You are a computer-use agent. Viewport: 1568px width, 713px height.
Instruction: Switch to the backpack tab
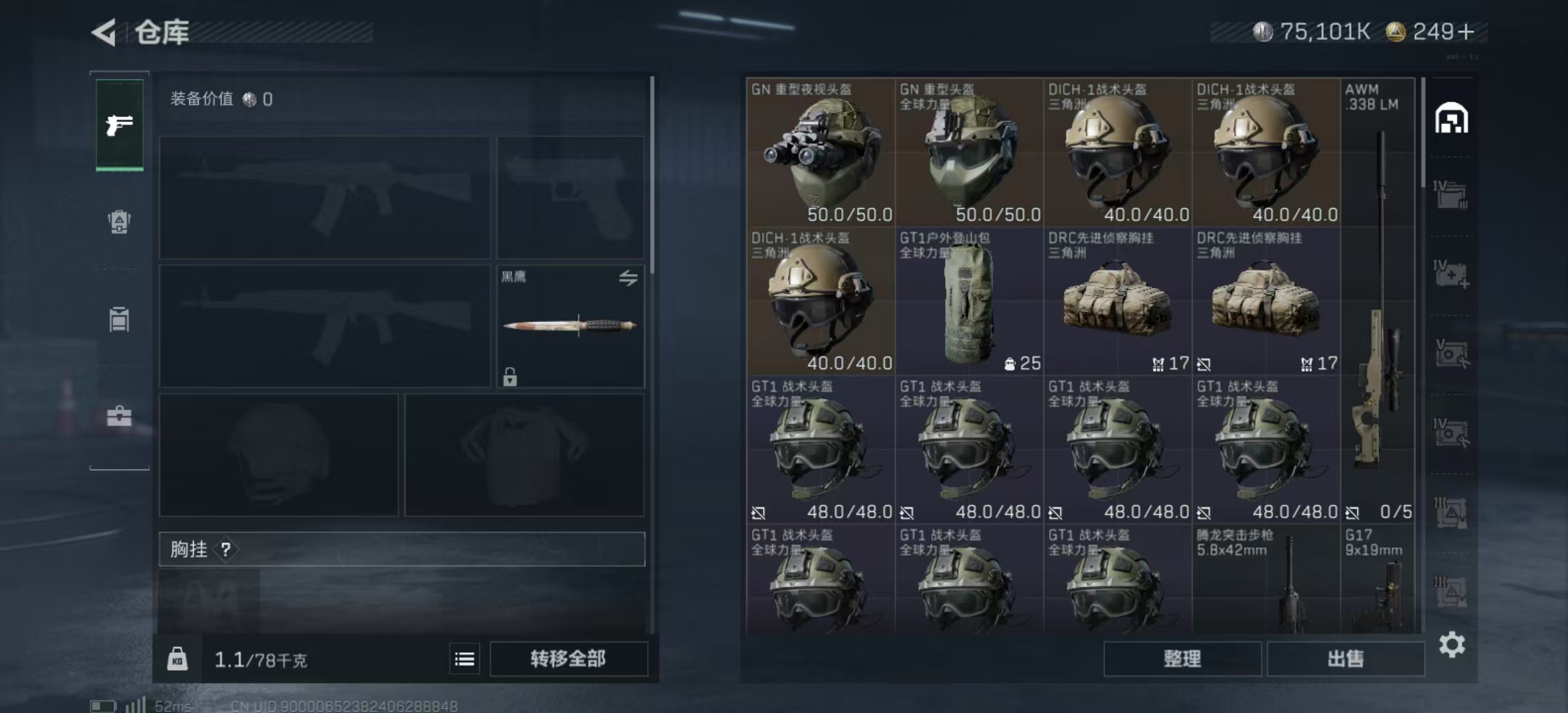tap(119, 222)
